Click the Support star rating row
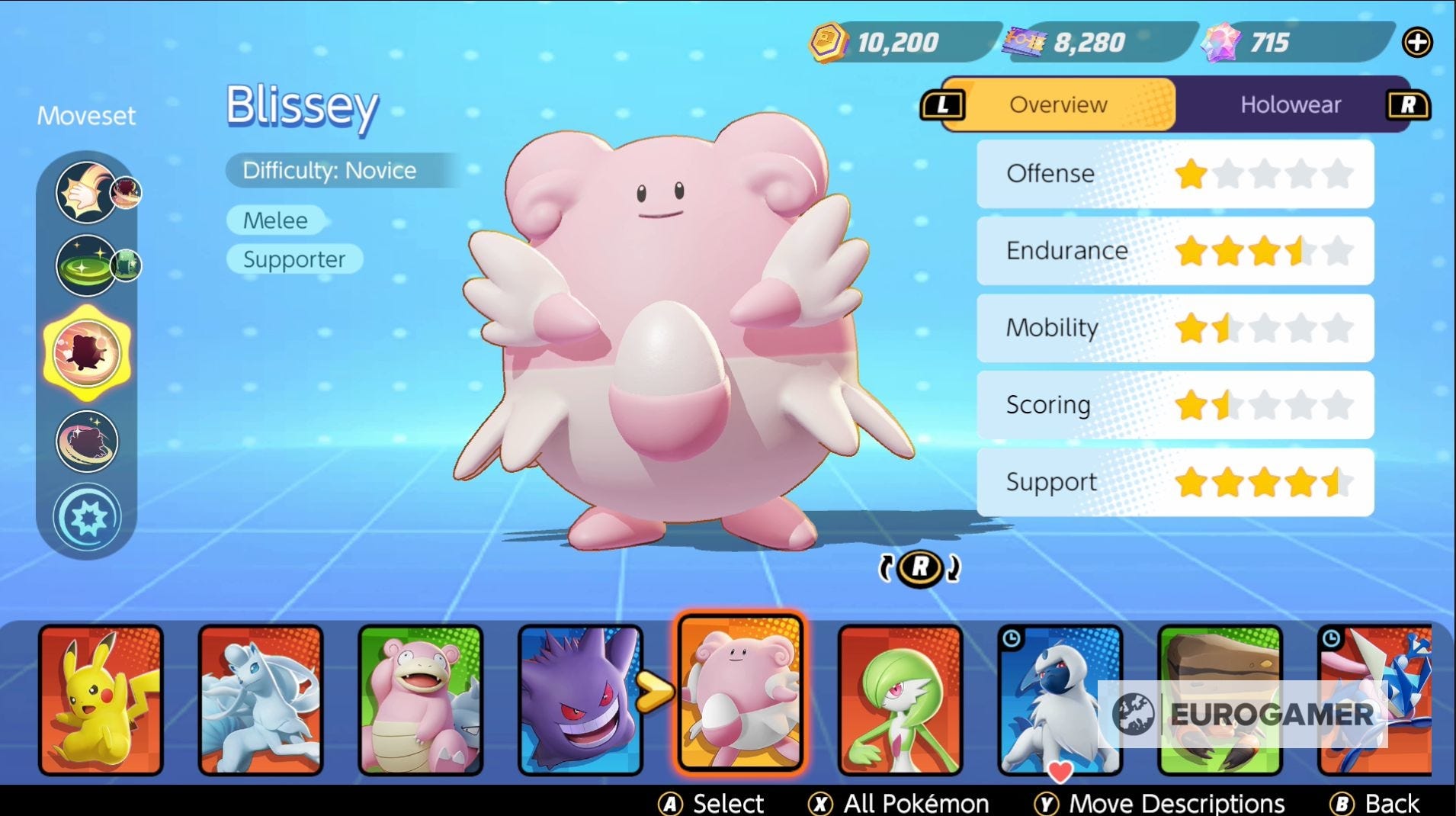1456x816 pixels. click(x=1174, y=482)
